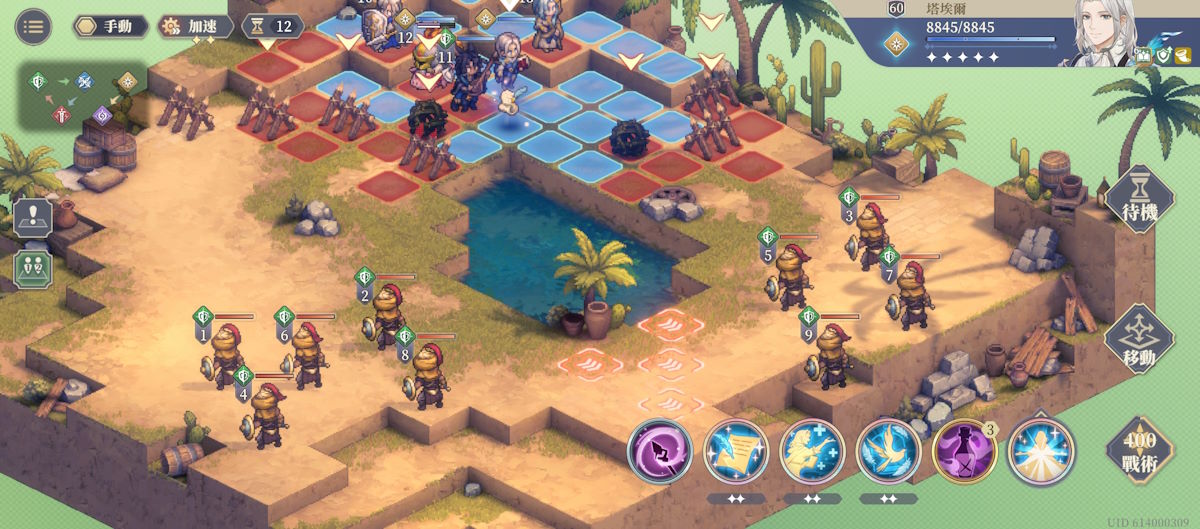The height and width of the screenshot is (529, 1200).
Task: Choose the 移動 move command
Action: (1138, 340)
